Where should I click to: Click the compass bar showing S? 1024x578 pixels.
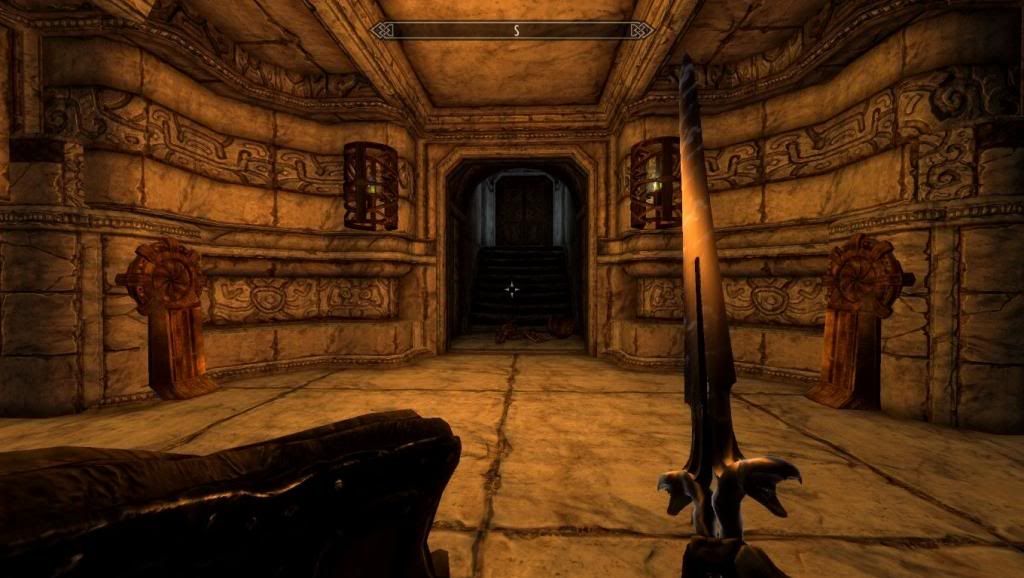[512, 30]
